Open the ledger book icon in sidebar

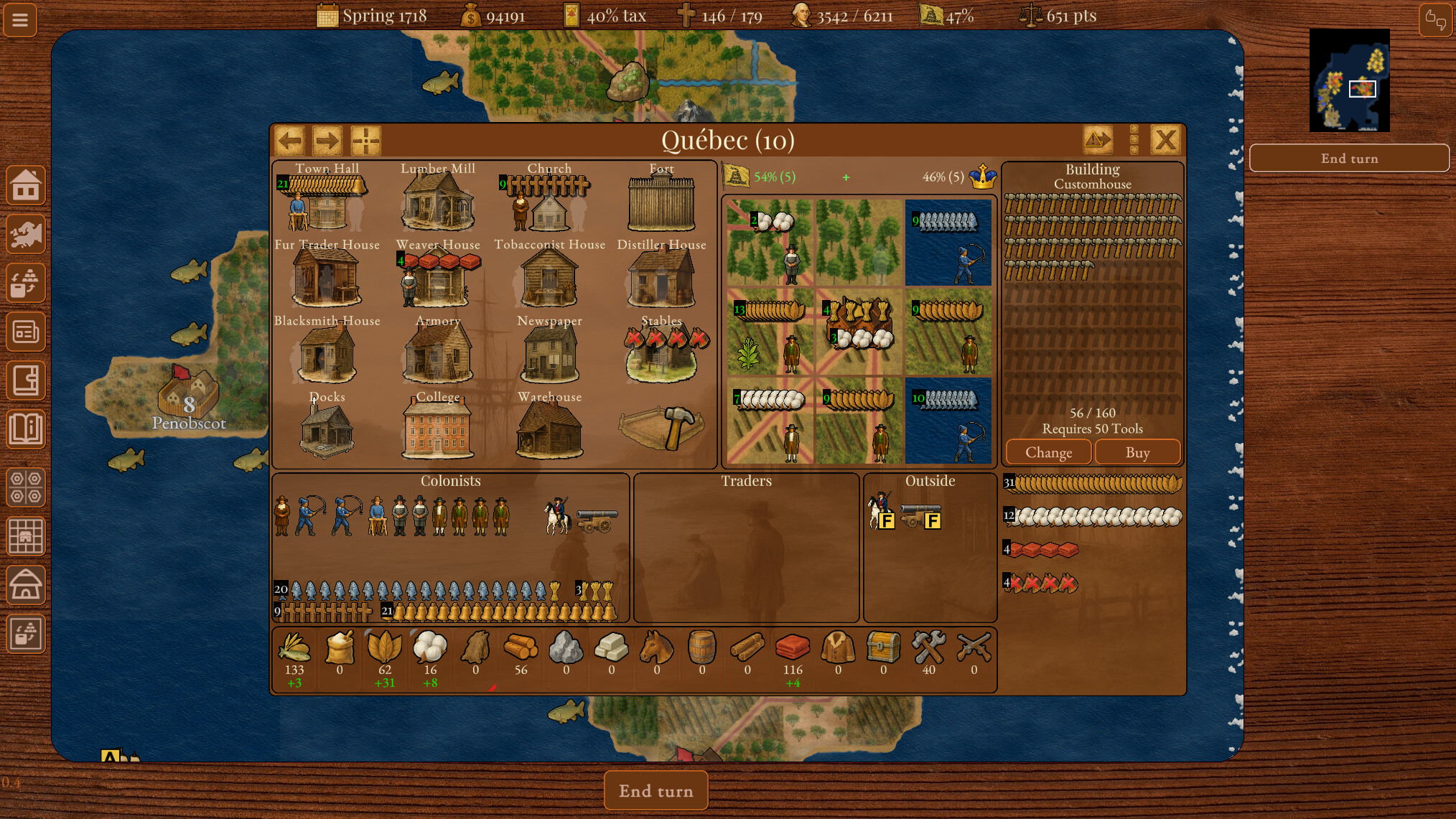click(27, 380)
